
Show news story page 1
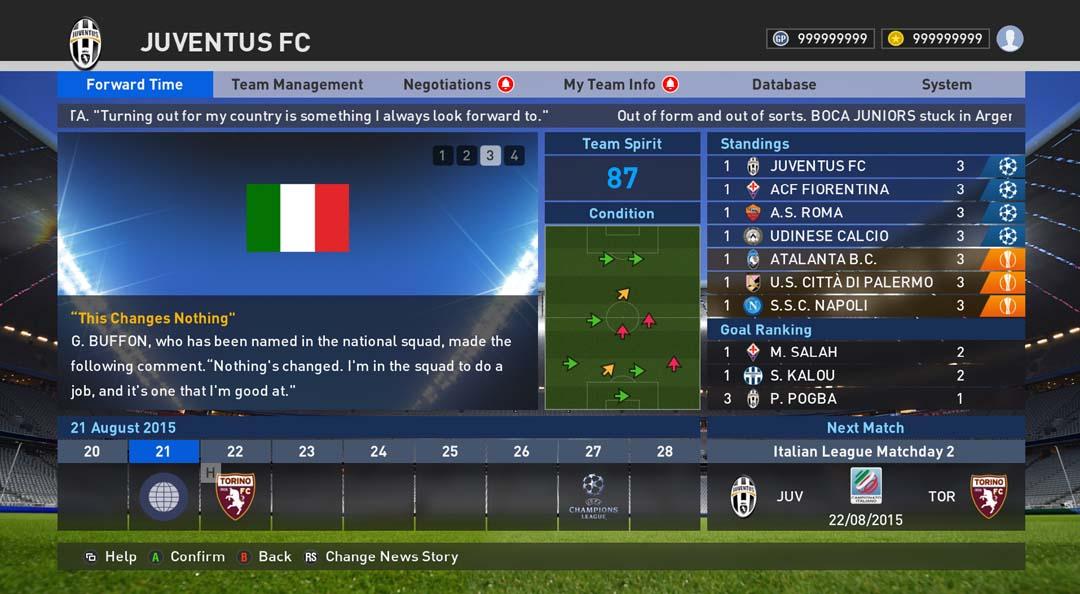pyautogui.click(x=442, y=155)
